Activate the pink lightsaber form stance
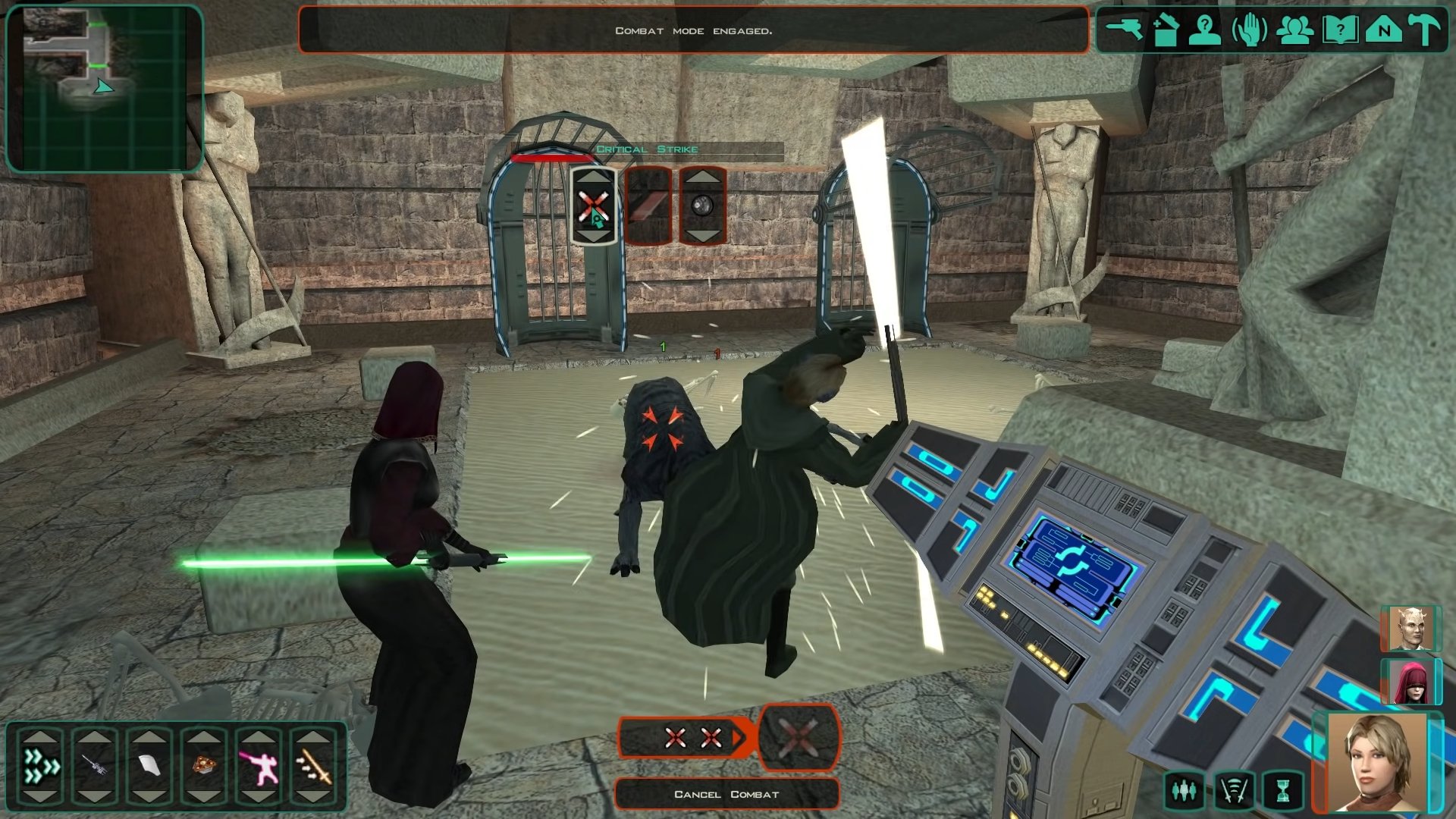The width and height of the screenshot is (1456, 819). (x=259, y=766)
